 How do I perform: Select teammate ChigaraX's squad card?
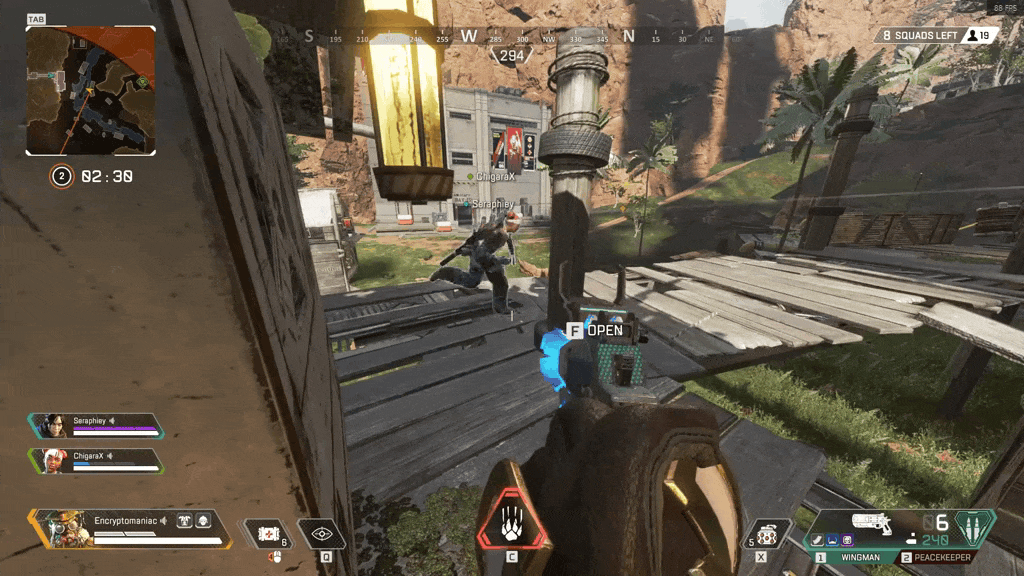96,459
